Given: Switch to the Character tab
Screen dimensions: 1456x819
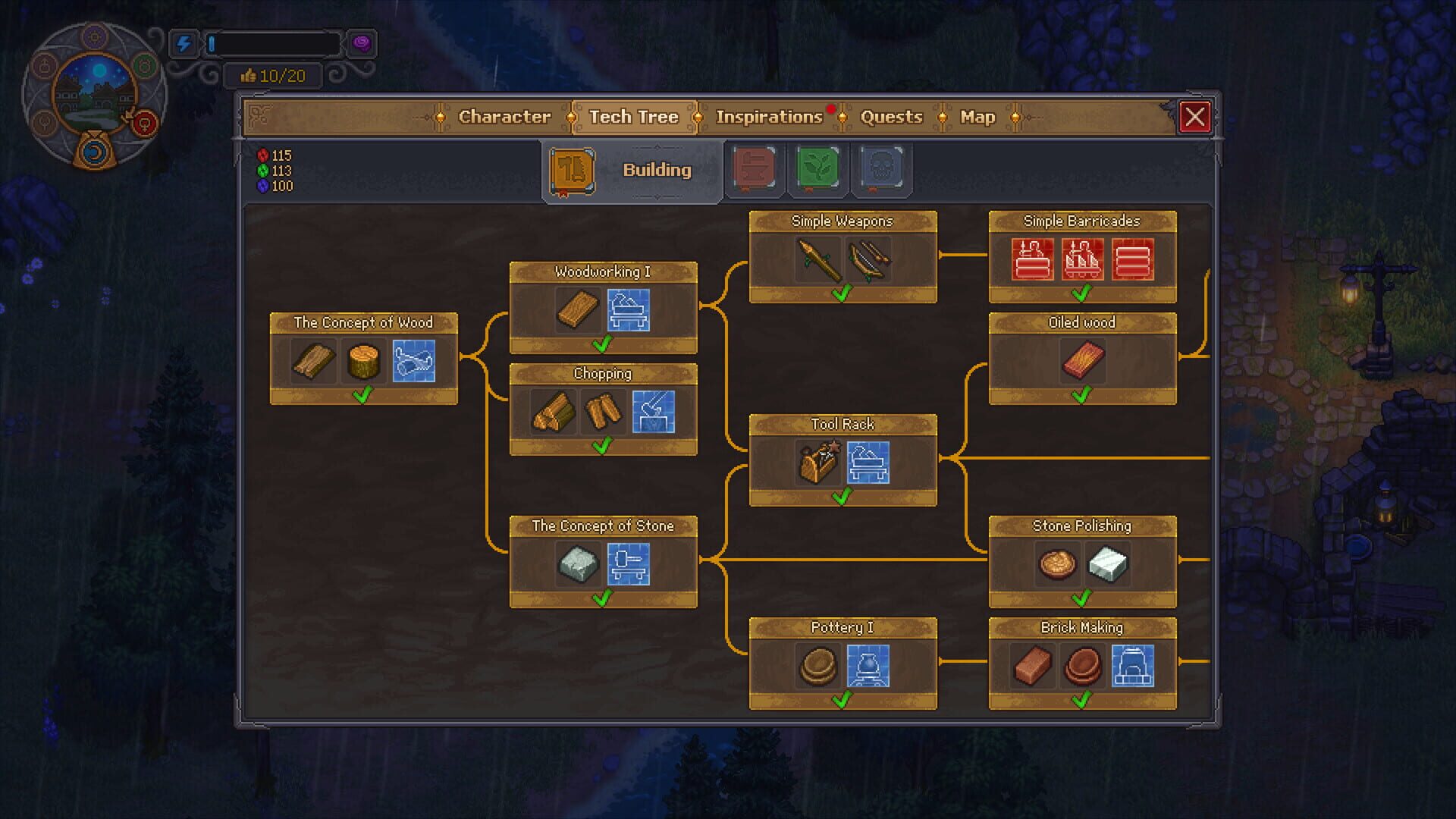Looking at the screenshot, I should 504,117.
